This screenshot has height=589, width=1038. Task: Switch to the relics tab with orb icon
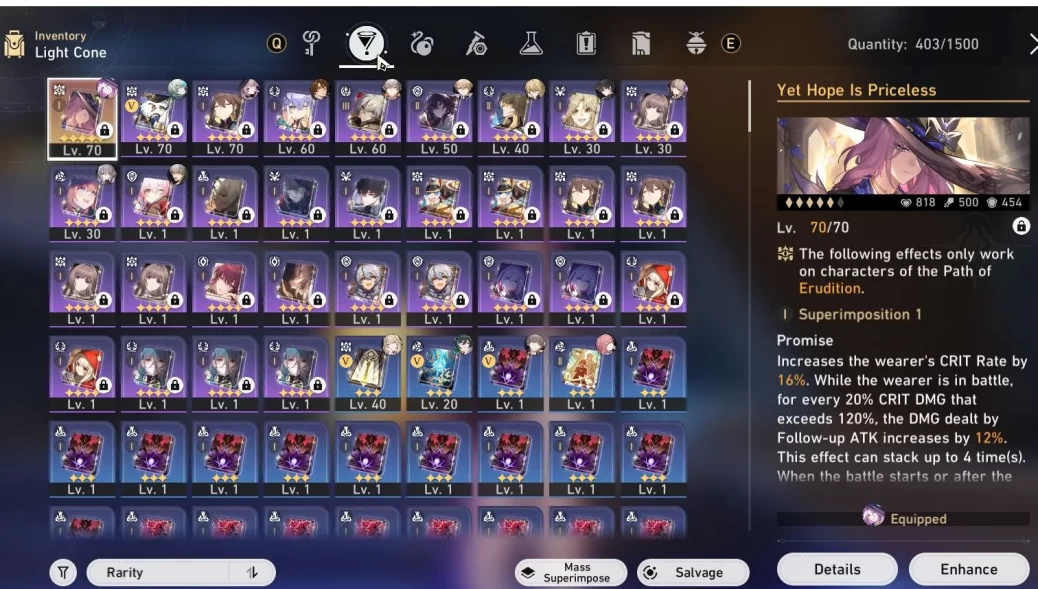421,43
